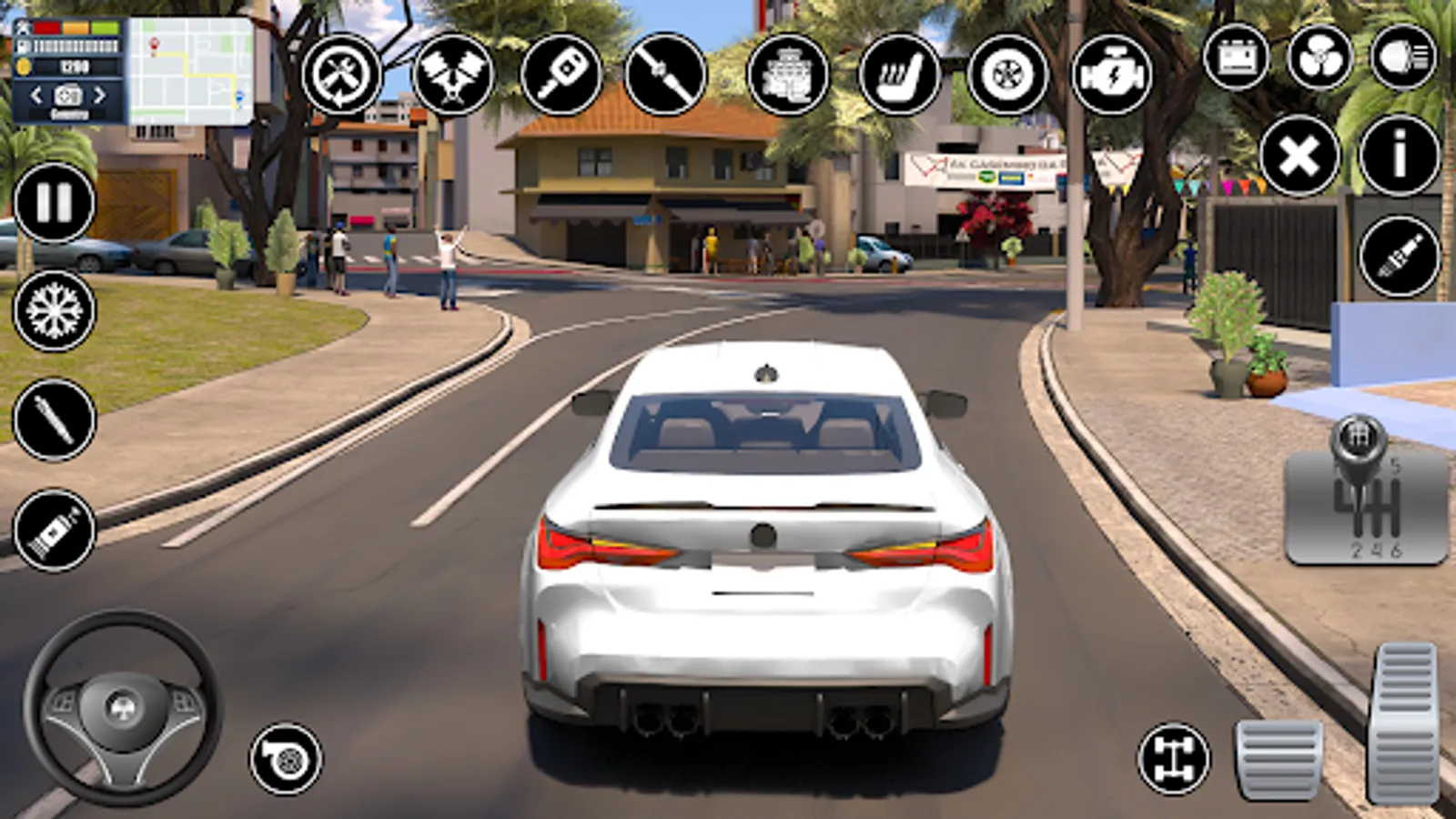Activate the heated seat icon
The height and width of the screenshot is (819, 1456).
pyautogui.click(x=899, y=74)
